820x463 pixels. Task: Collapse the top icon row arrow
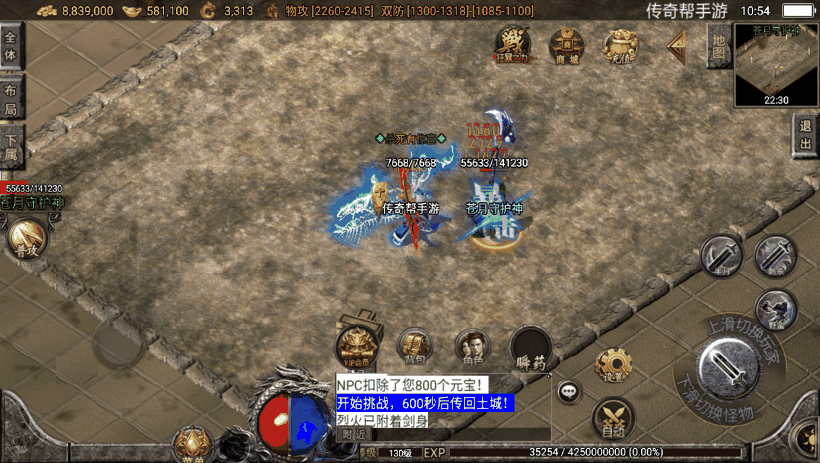[x=677, y=43]
